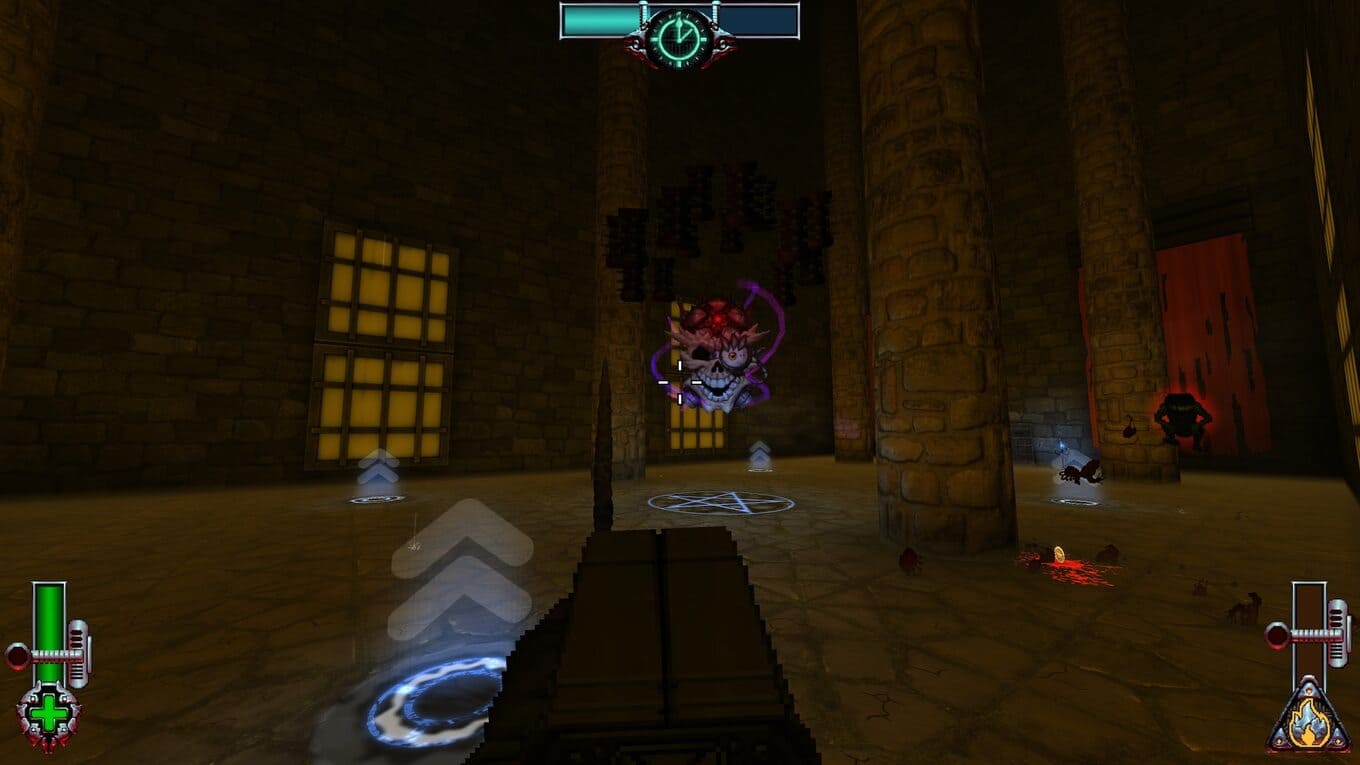This screenshot has height=765, width=1360.
Task: Click the green clock emblem
Action: click(679, 38)
